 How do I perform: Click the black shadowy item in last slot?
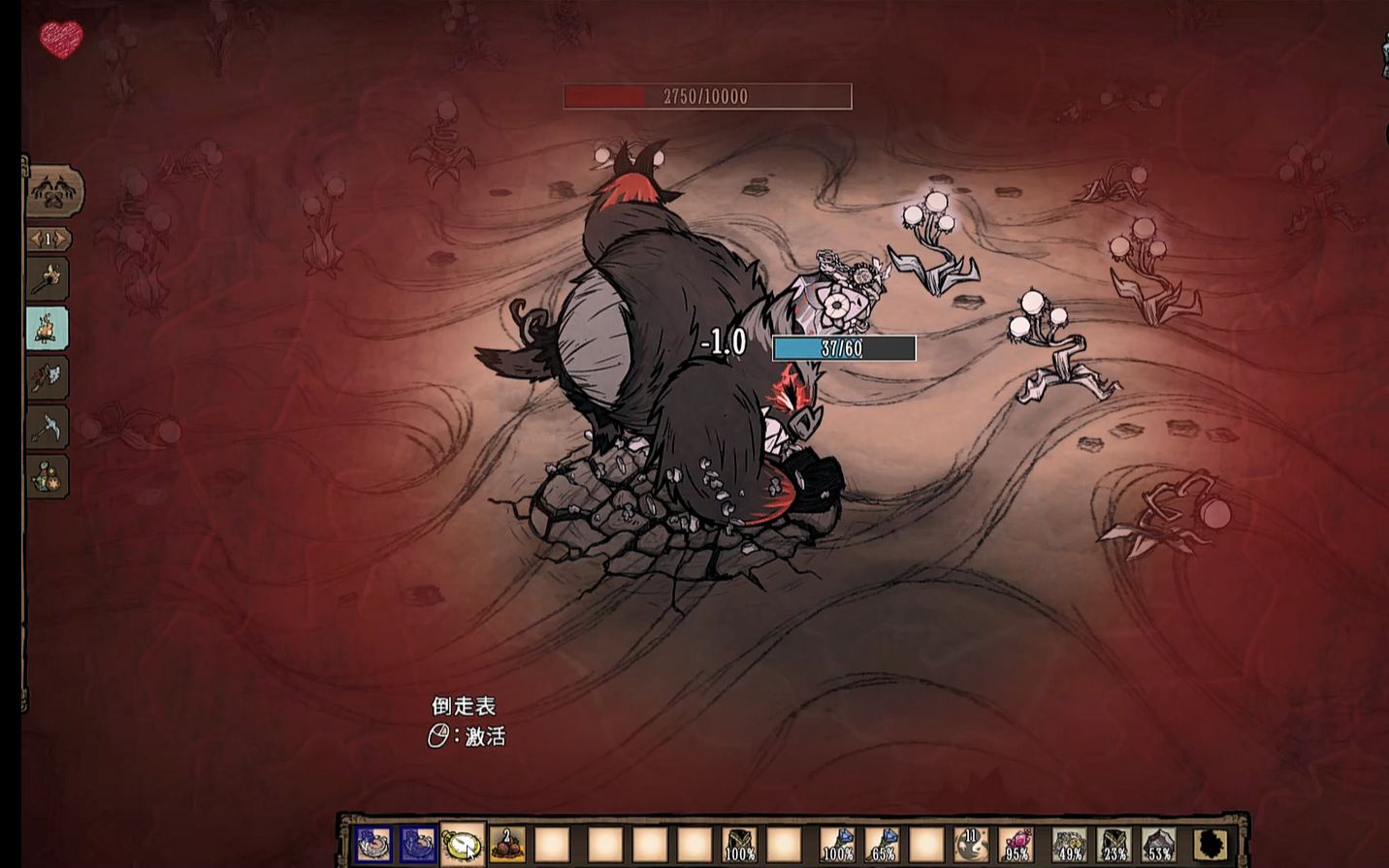point(1211,845)
